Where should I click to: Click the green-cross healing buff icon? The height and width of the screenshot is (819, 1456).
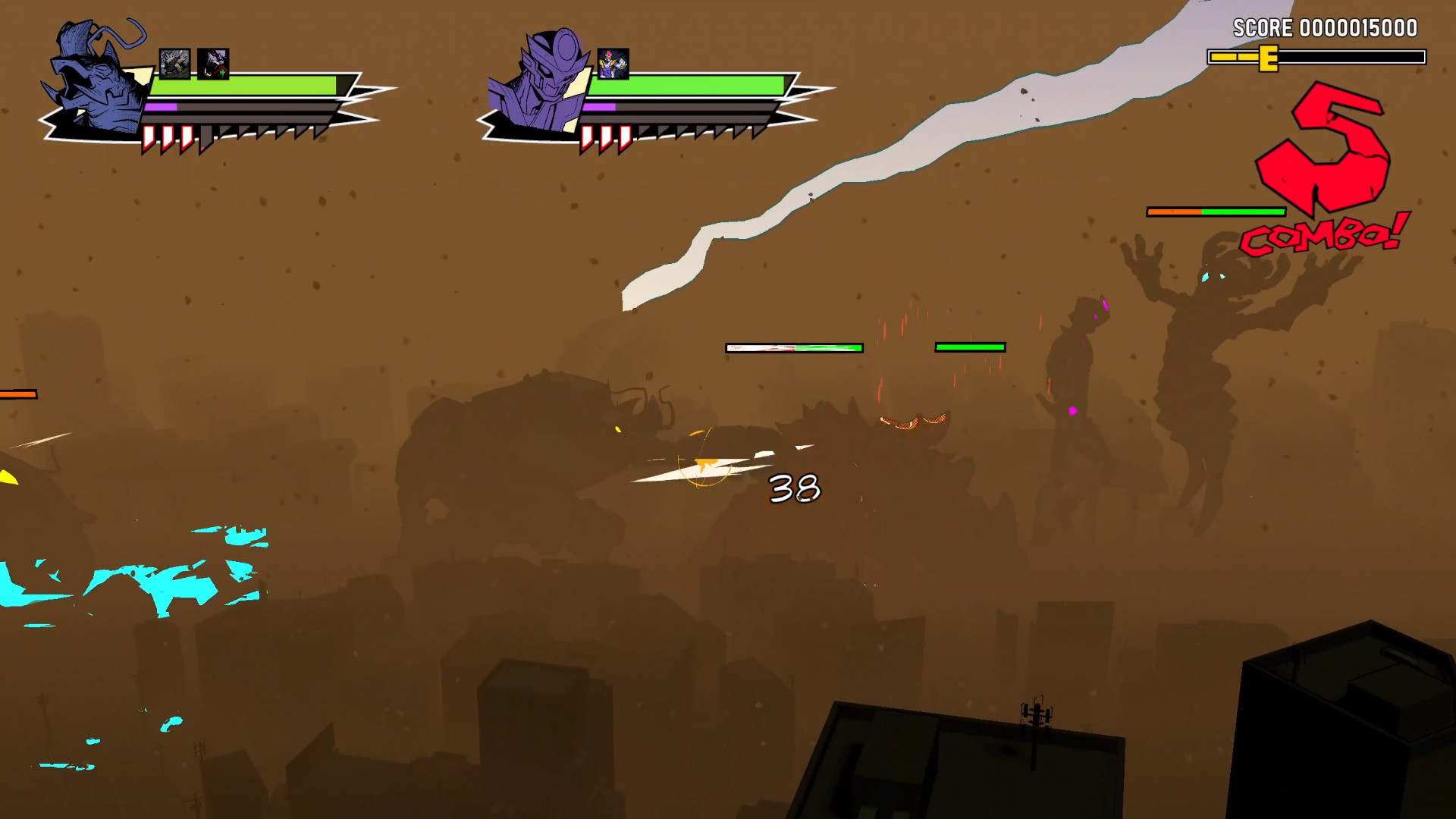[x=214, y=65]
